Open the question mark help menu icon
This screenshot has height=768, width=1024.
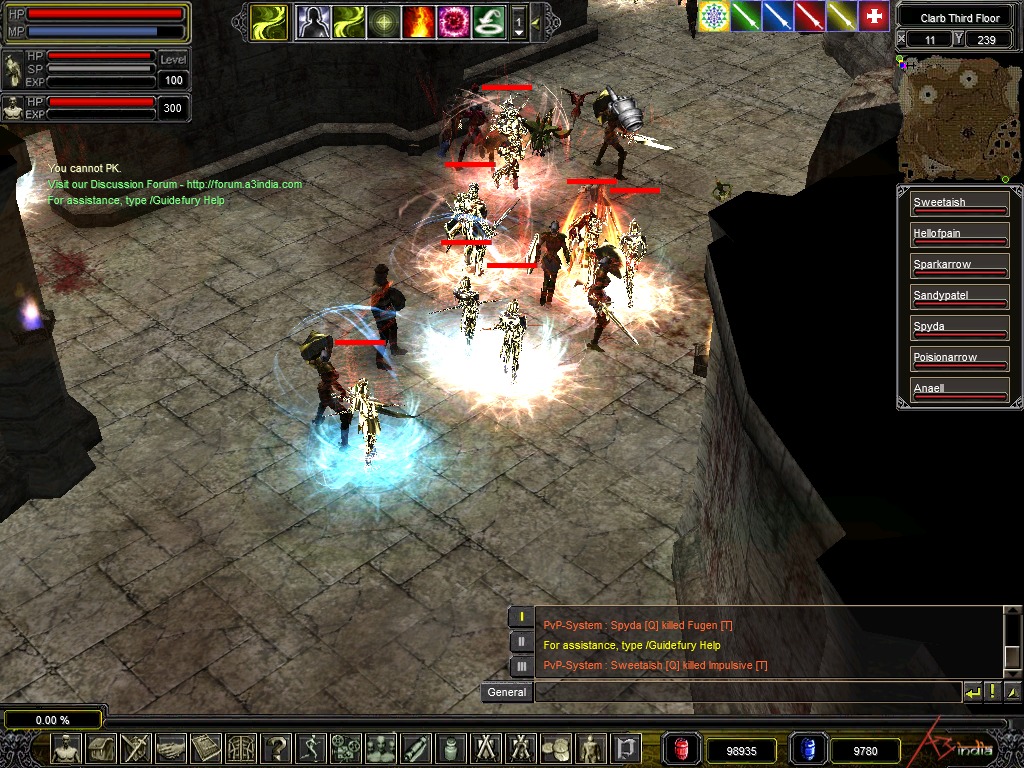(x=278, y=748)
